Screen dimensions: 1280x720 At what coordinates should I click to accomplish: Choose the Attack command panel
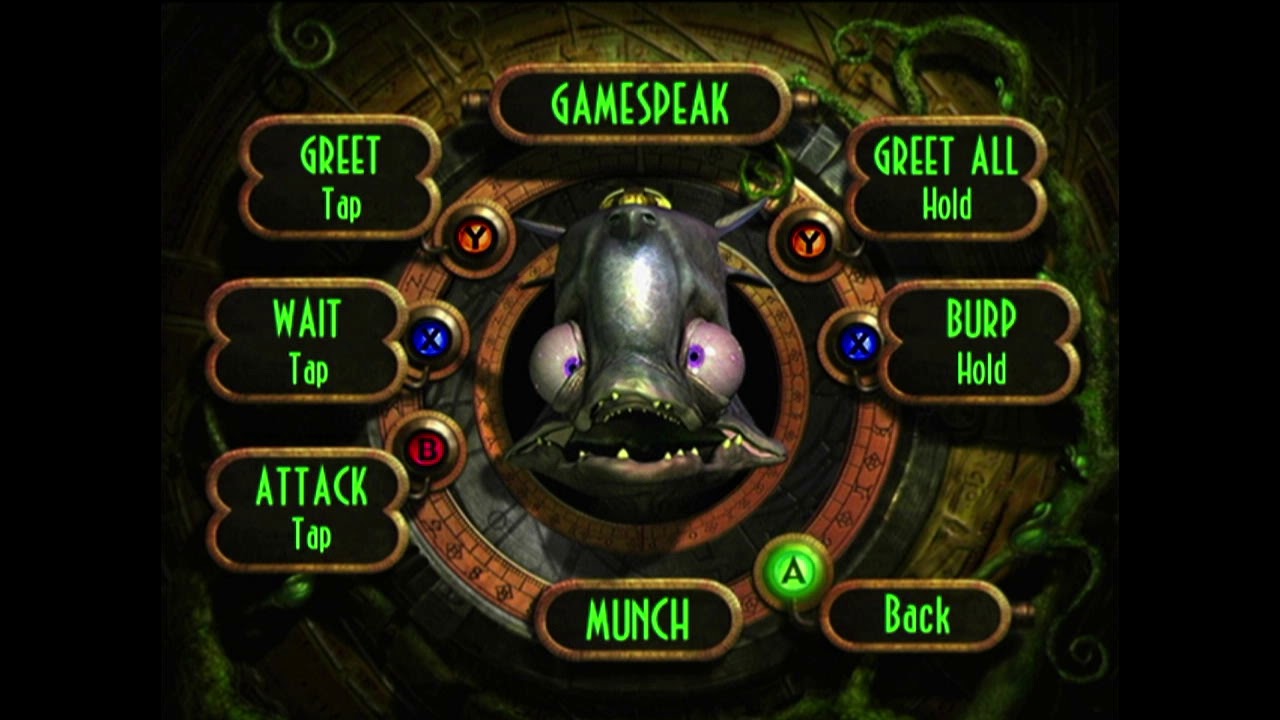pos(310,508)
